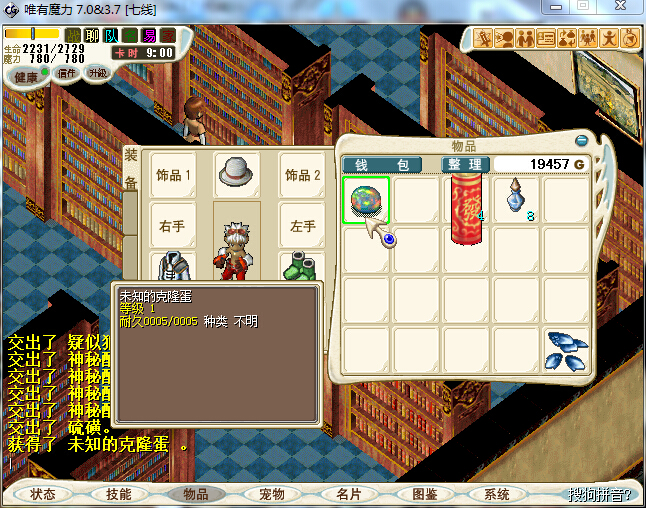Image resolution: width=646 pixels, height=508 pixels.
Task: Click the 整理 sort button
Action: [466, 164]
